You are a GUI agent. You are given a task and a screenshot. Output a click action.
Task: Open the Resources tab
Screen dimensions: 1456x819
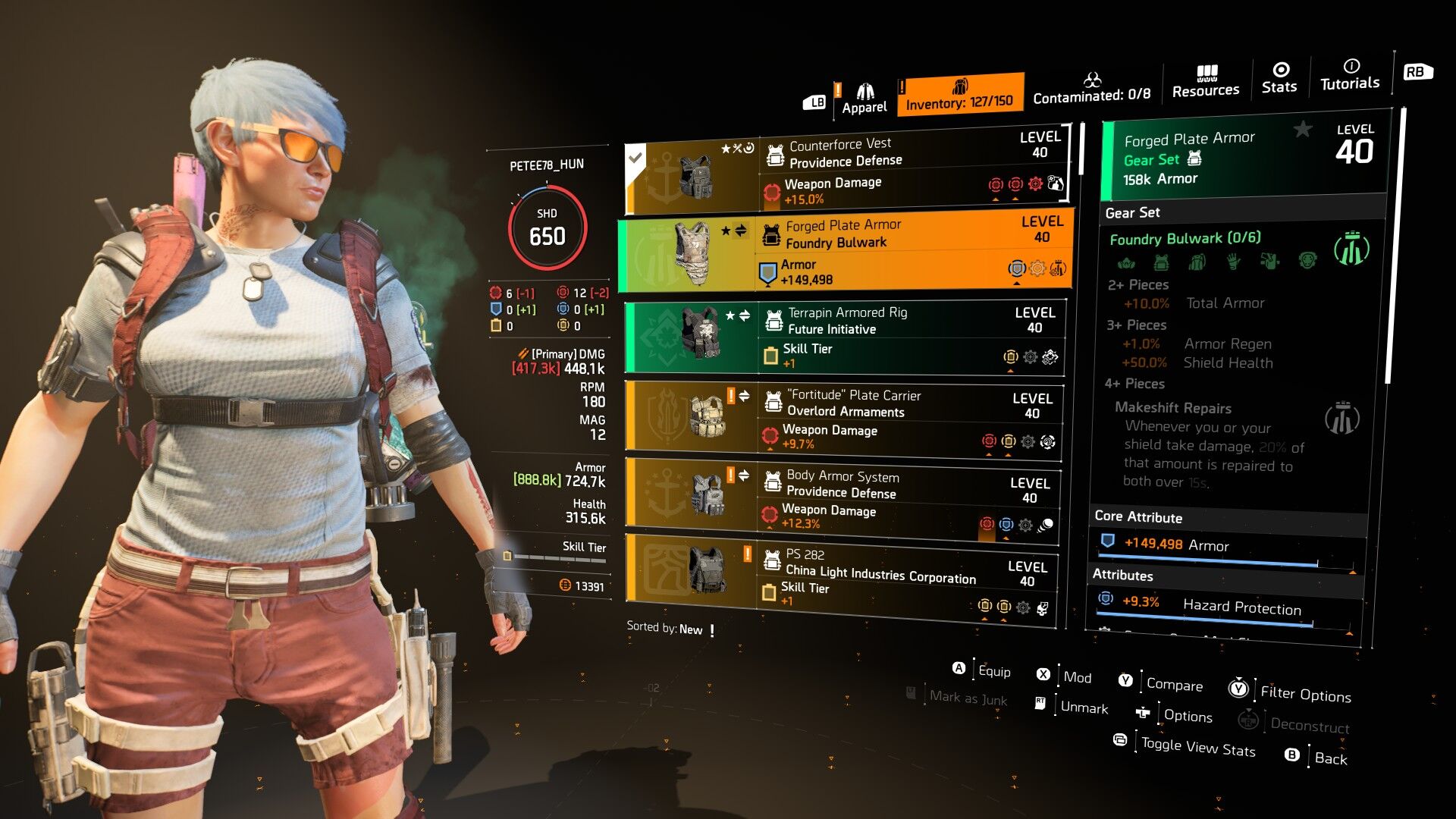coord(1206,82)
